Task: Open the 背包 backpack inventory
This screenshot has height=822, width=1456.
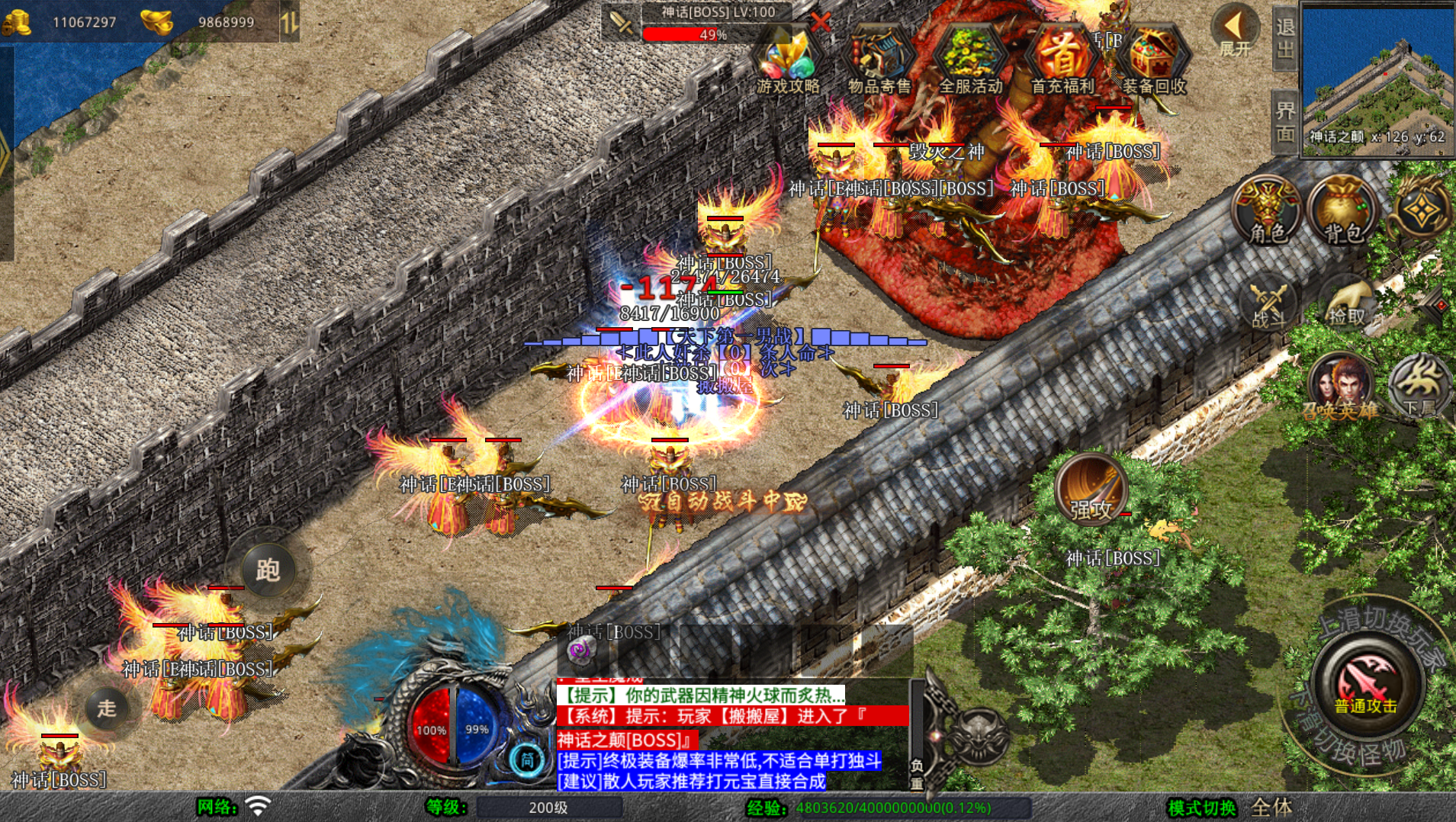Action: pos(1343,210)
